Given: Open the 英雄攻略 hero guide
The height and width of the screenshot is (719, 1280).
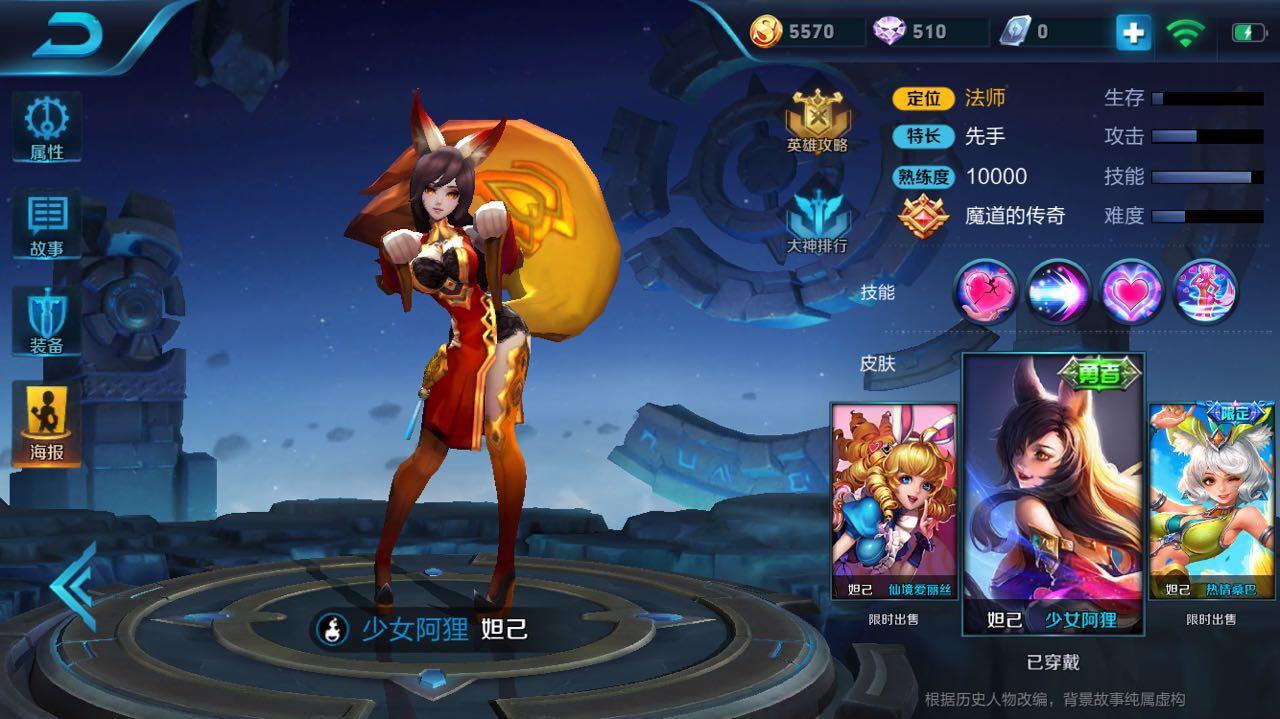Looking at the screenshot, I should point(818,122).
